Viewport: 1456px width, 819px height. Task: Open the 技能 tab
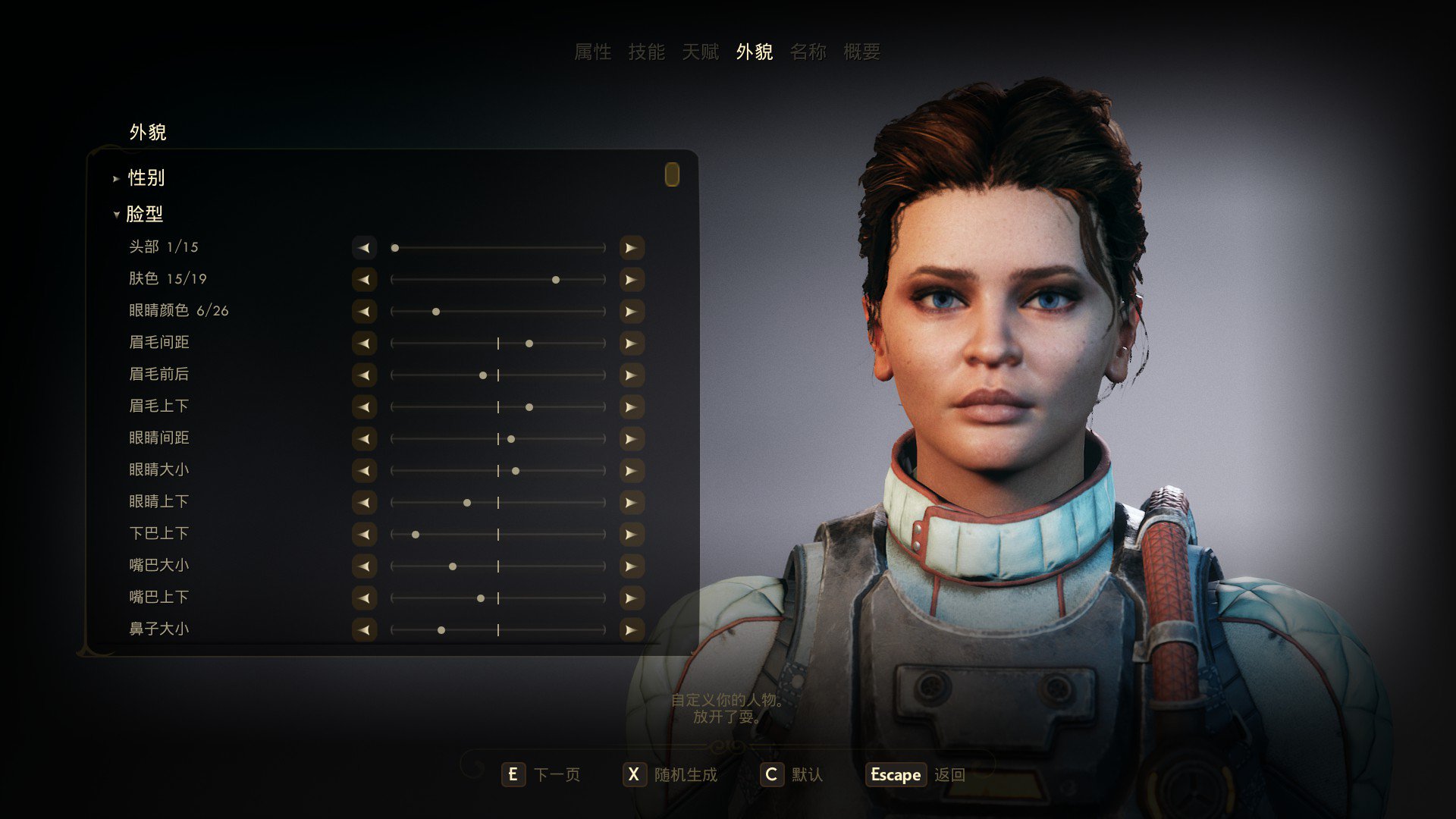[x=646, y=52]
